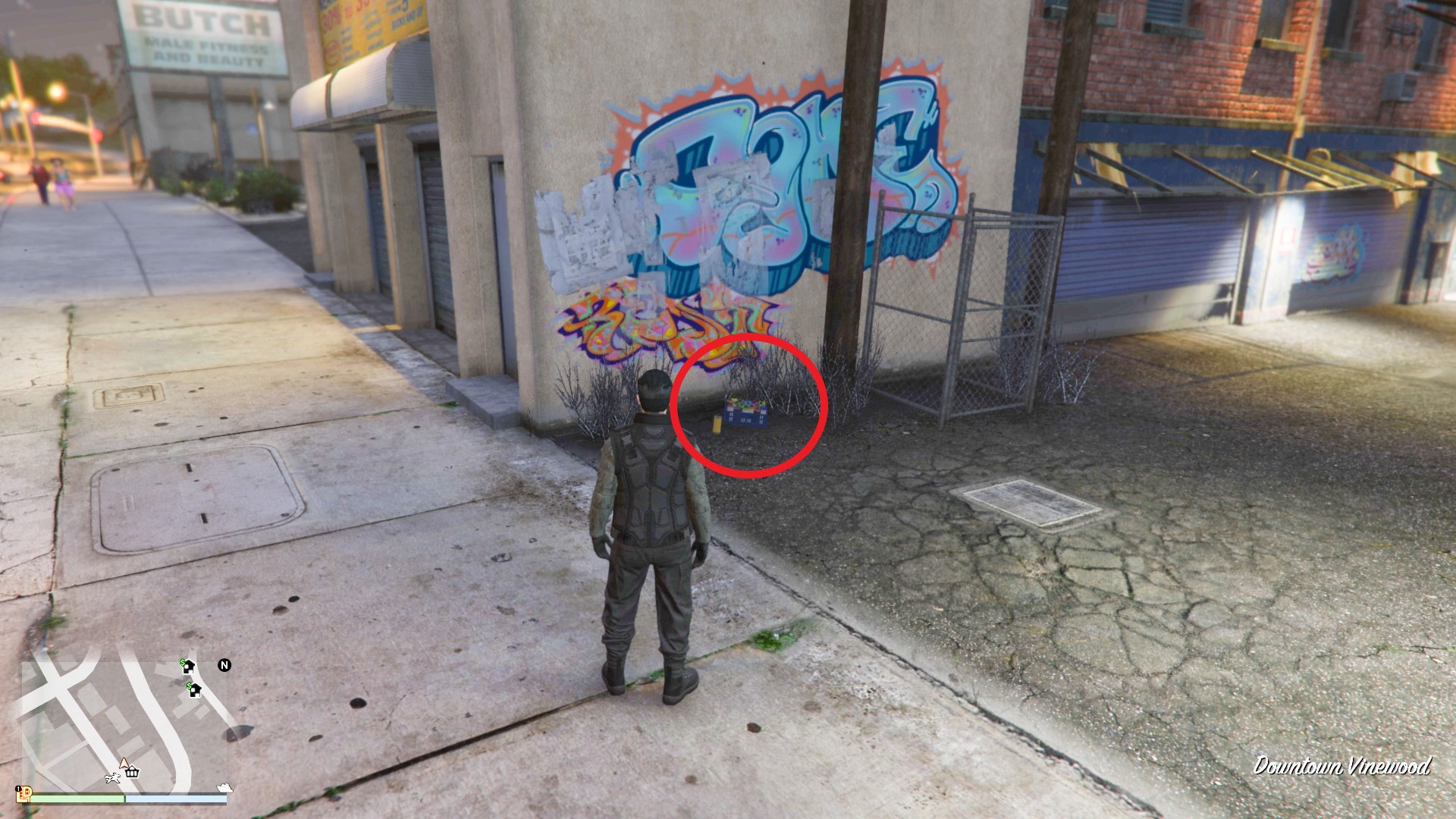Click the north 'N' indicator on minimap
Image resolution: width=1456 pixels, height=819 pixels.
[224, 666]
